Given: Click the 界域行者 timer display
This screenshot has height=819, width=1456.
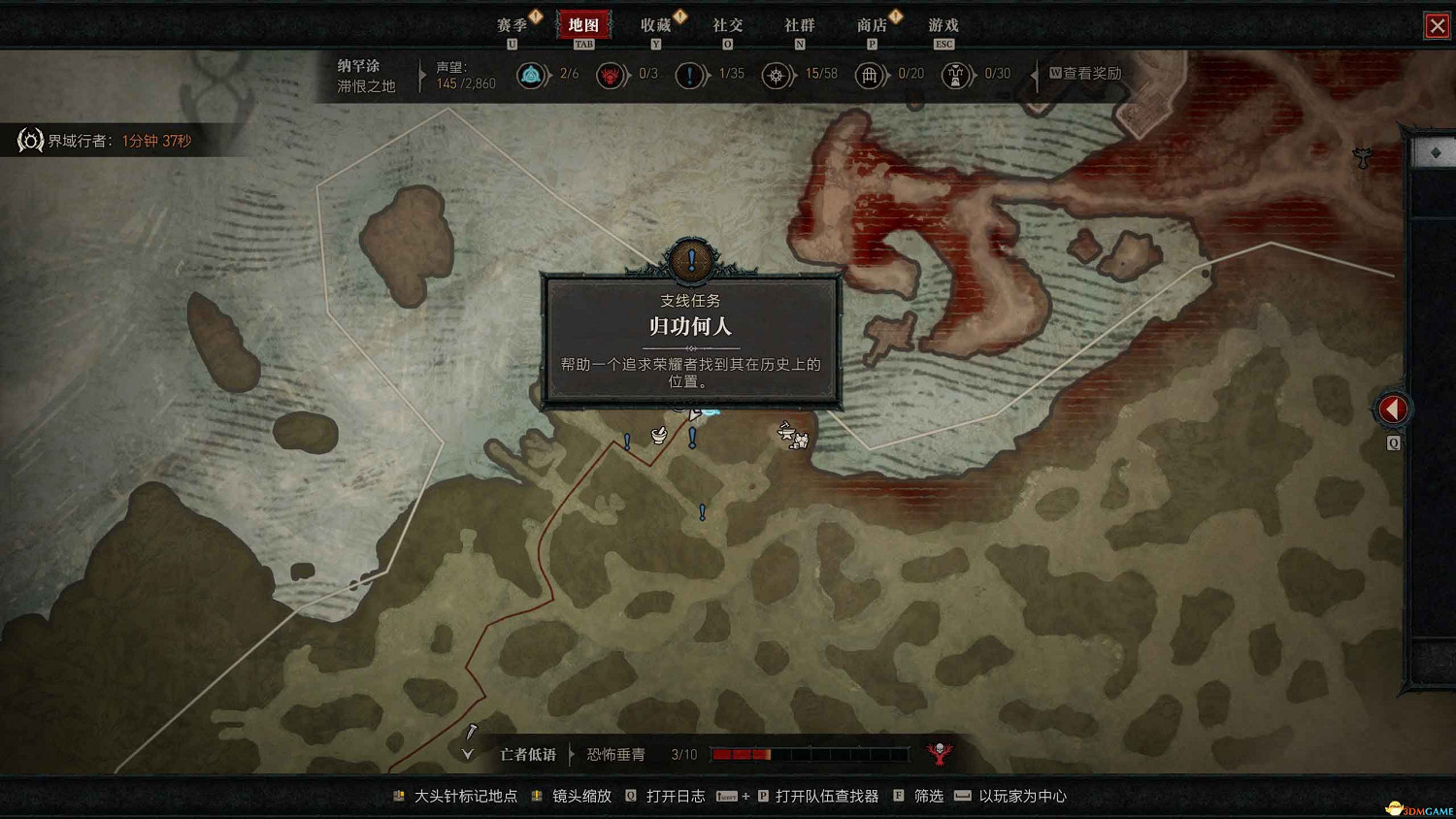Looking at the screenshot, I should [105, 140].
